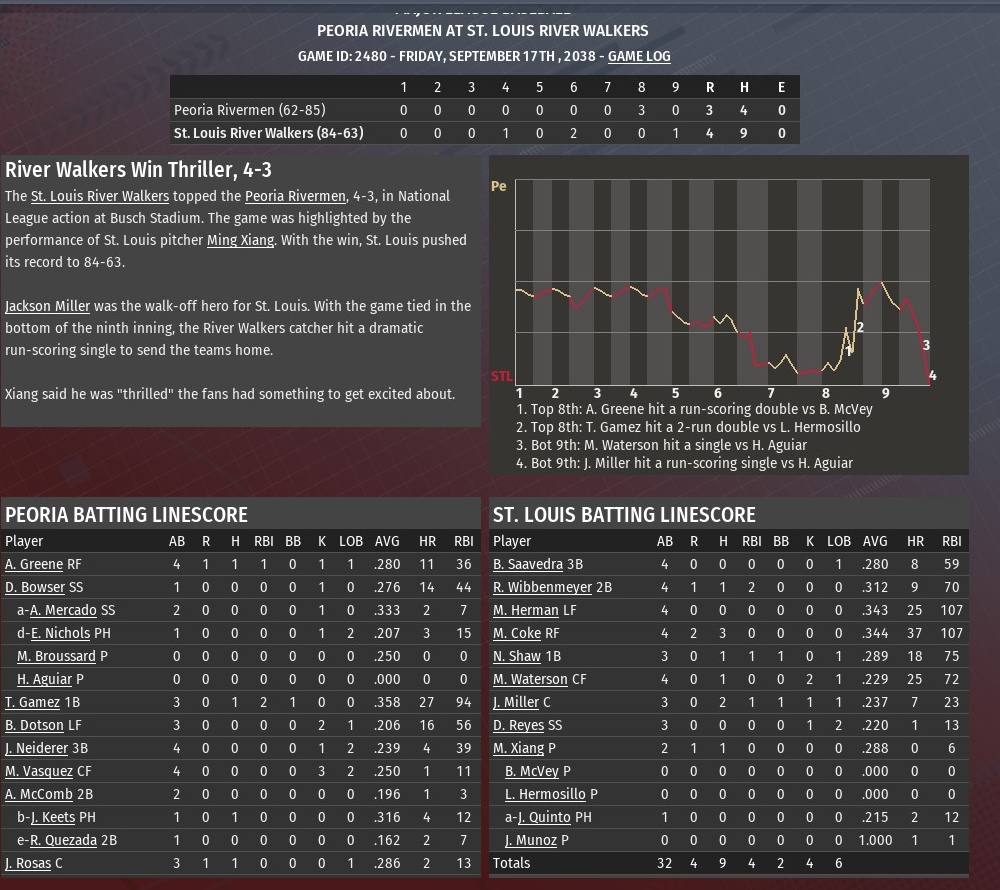The image size is (1000, 890).
Task: Follow the St. Louis River Walkers recap link
Action: click(x=99, y=196)
